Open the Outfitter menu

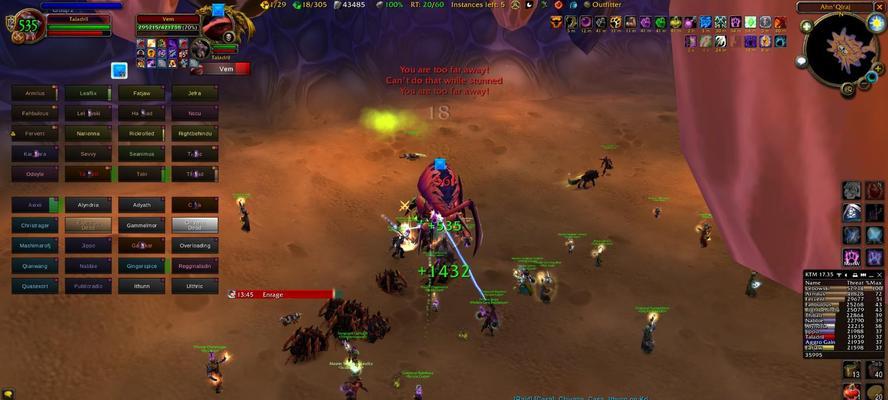tap(606, 5)
